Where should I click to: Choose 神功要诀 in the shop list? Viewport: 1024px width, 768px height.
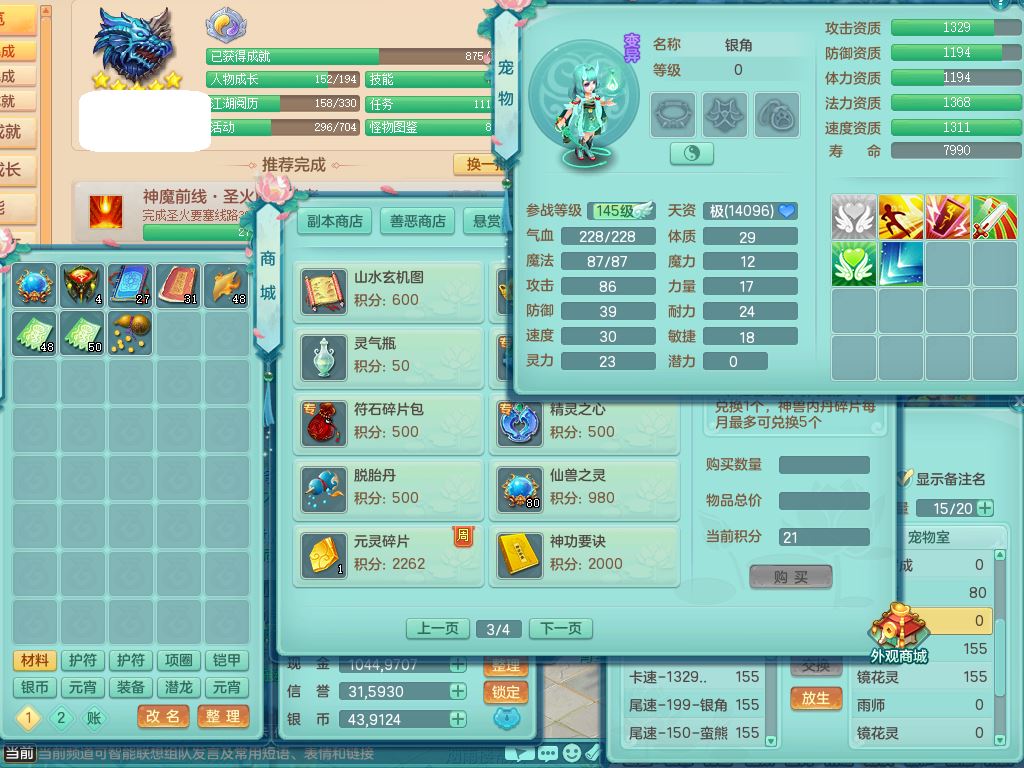[x=584, y=553]
